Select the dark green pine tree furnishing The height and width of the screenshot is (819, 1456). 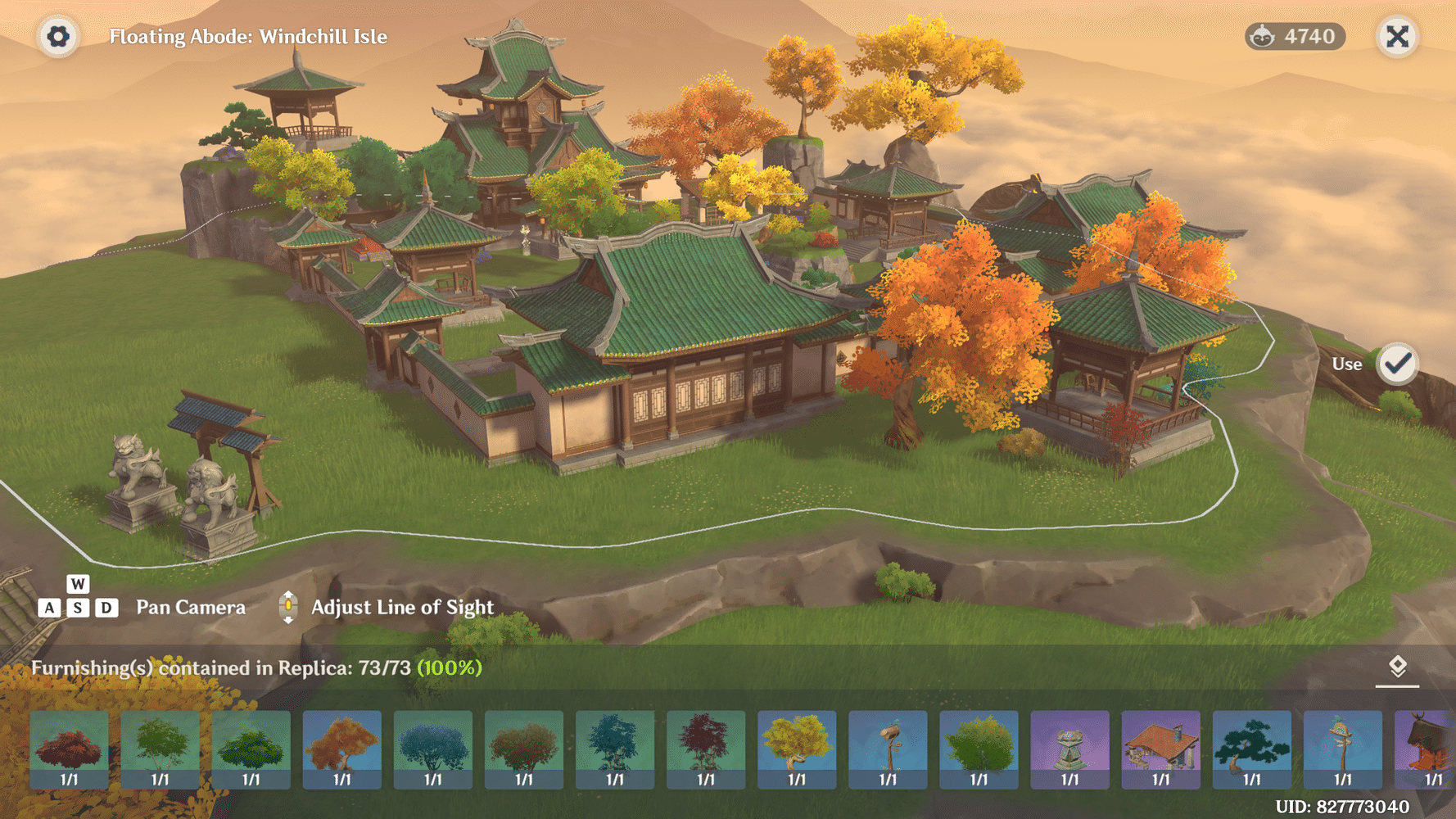(1251, 749)
